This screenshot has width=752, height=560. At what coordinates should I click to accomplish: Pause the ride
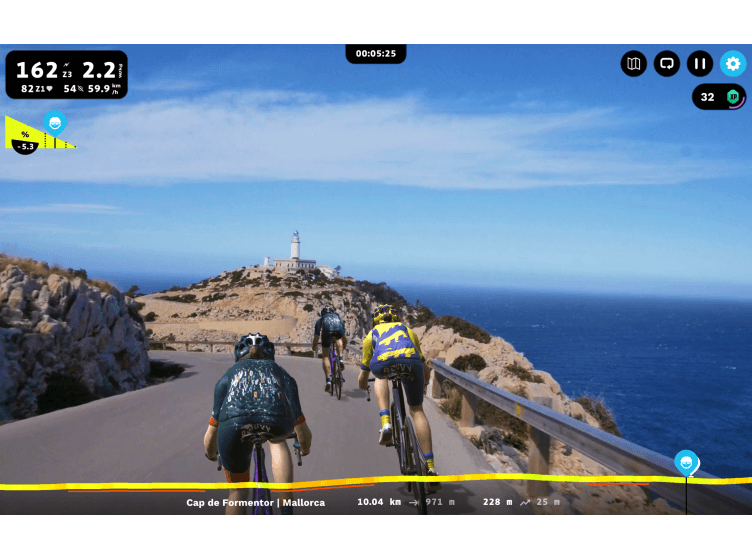700,64
